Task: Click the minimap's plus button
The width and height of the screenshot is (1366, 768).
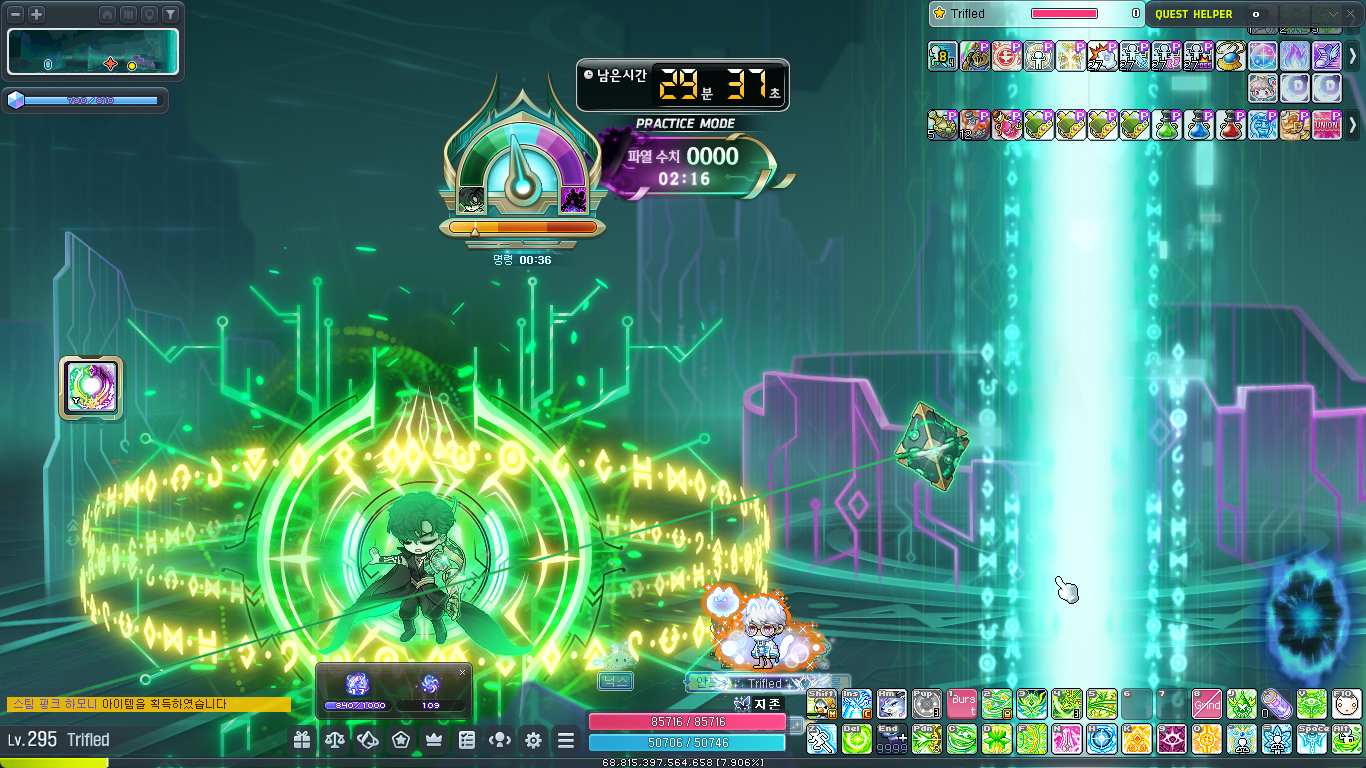Action: click(36, 14)
